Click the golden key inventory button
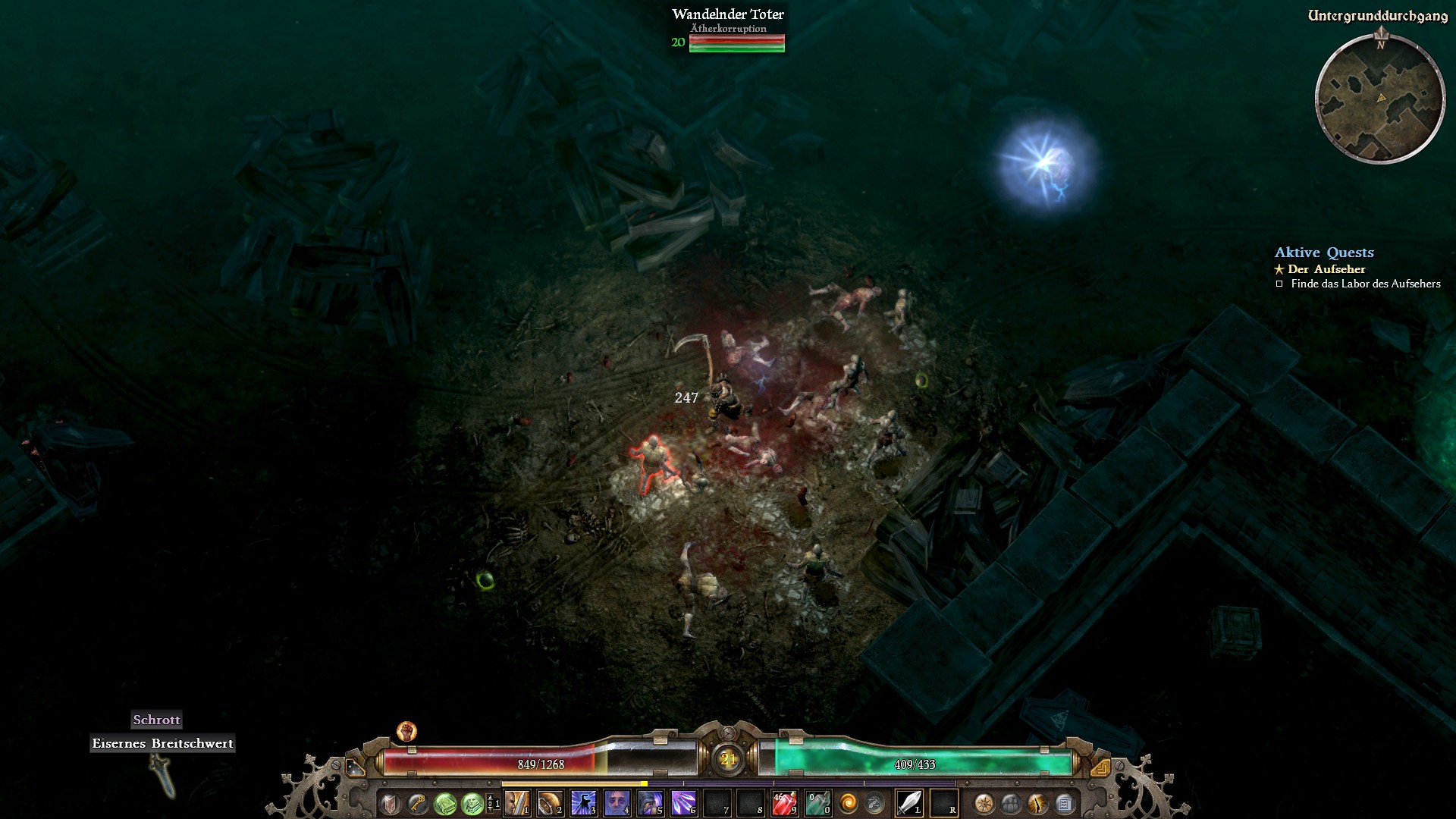Viewport: 1456px width, 819px height. (417, 803)
